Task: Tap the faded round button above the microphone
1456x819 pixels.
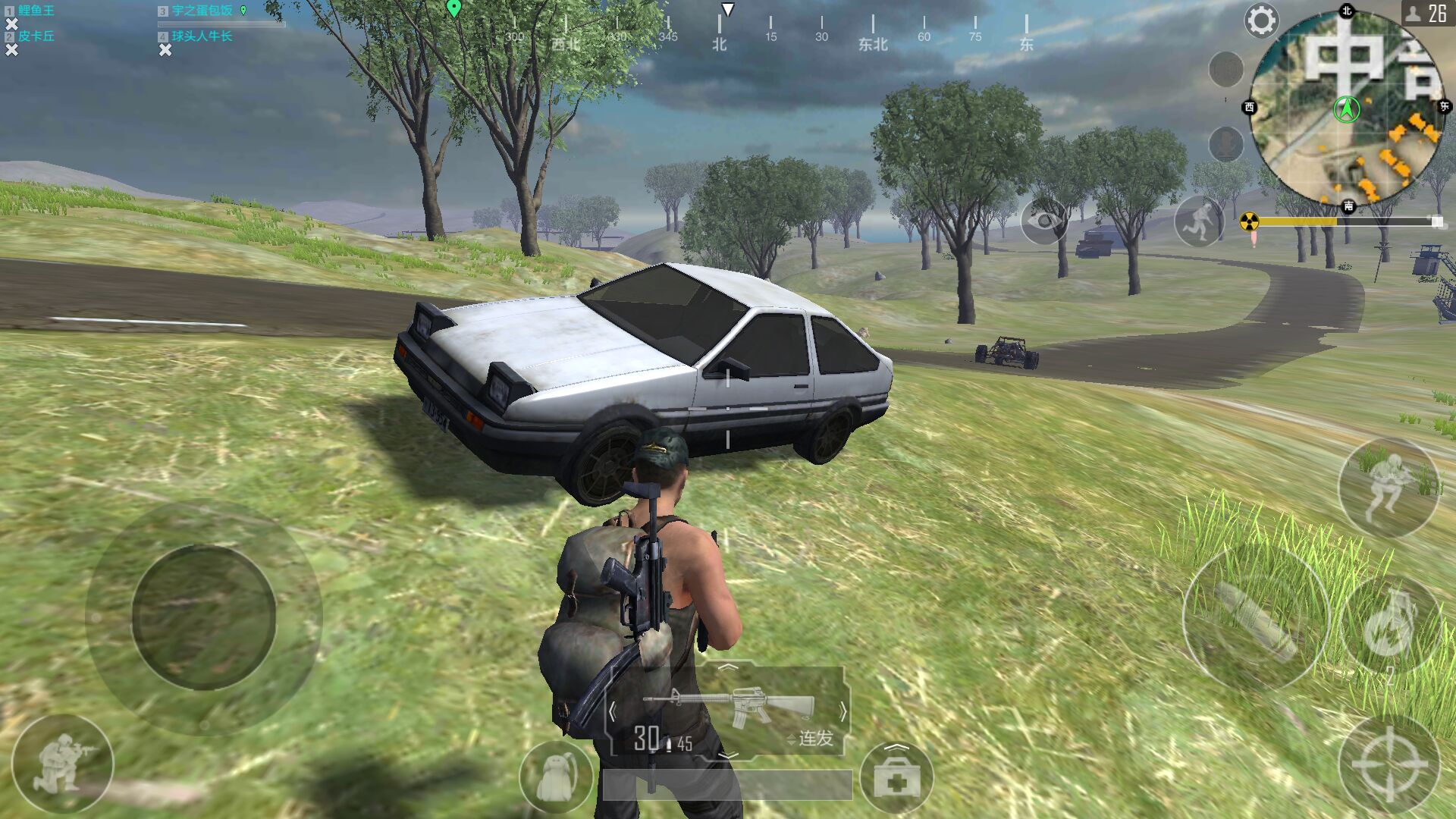Action: (1225, 70)
